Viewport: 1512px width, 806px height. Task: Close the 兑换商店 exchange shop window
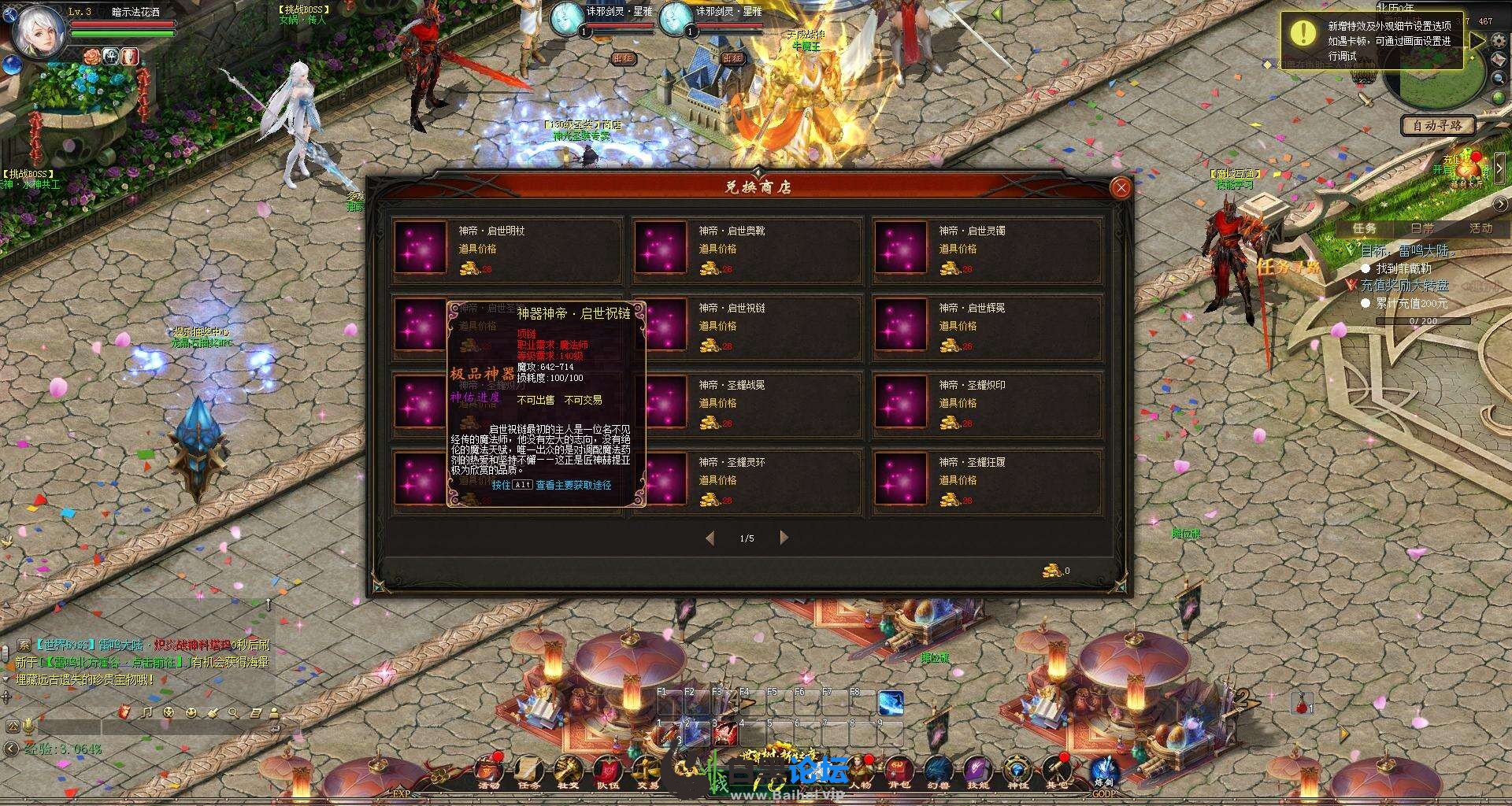pos(1121,187)
